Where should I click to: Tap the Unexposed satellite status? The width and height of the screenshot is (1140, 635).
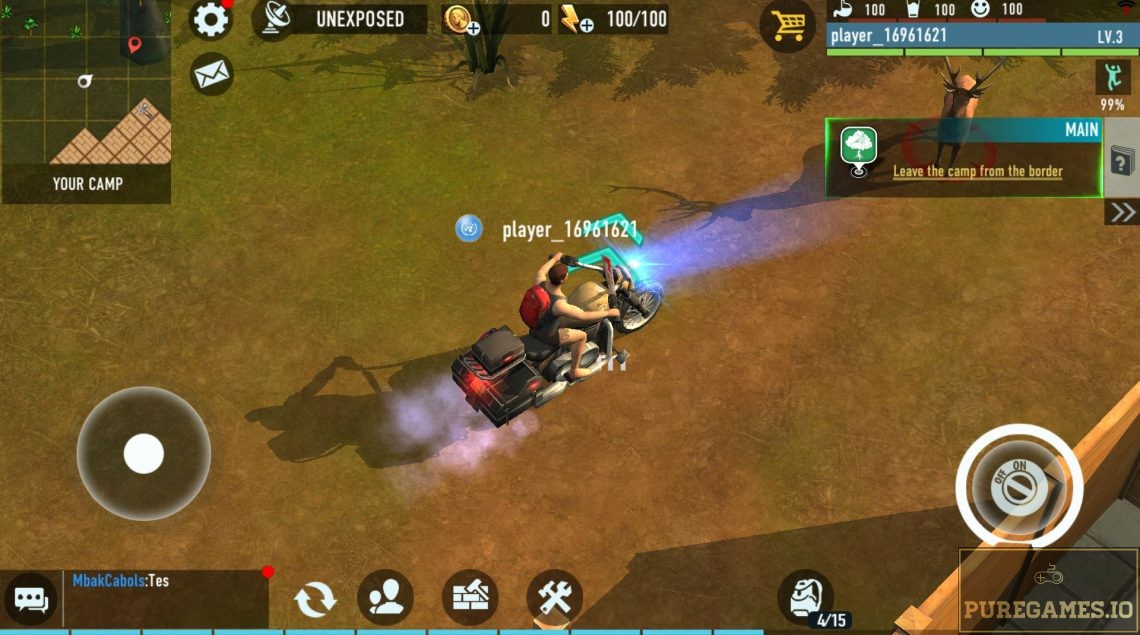tap(340, 19)
